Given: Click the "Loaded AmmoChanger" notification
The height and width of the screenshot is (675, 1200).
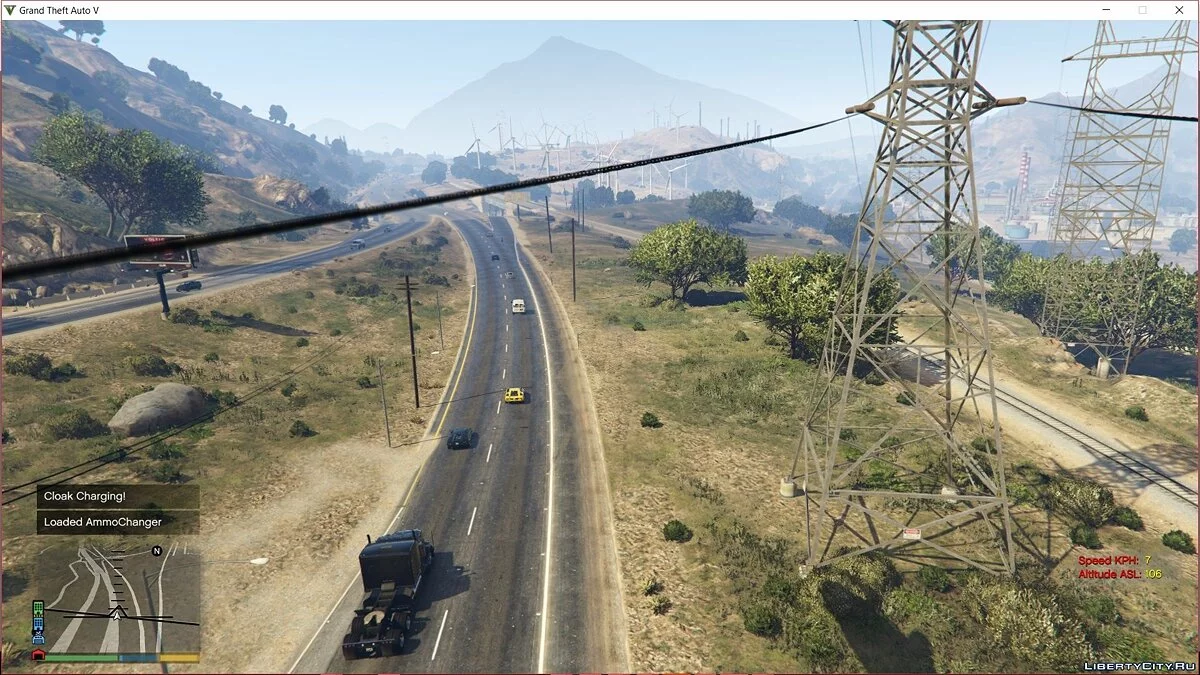Looking at the screenshot, I should (118, 522).
